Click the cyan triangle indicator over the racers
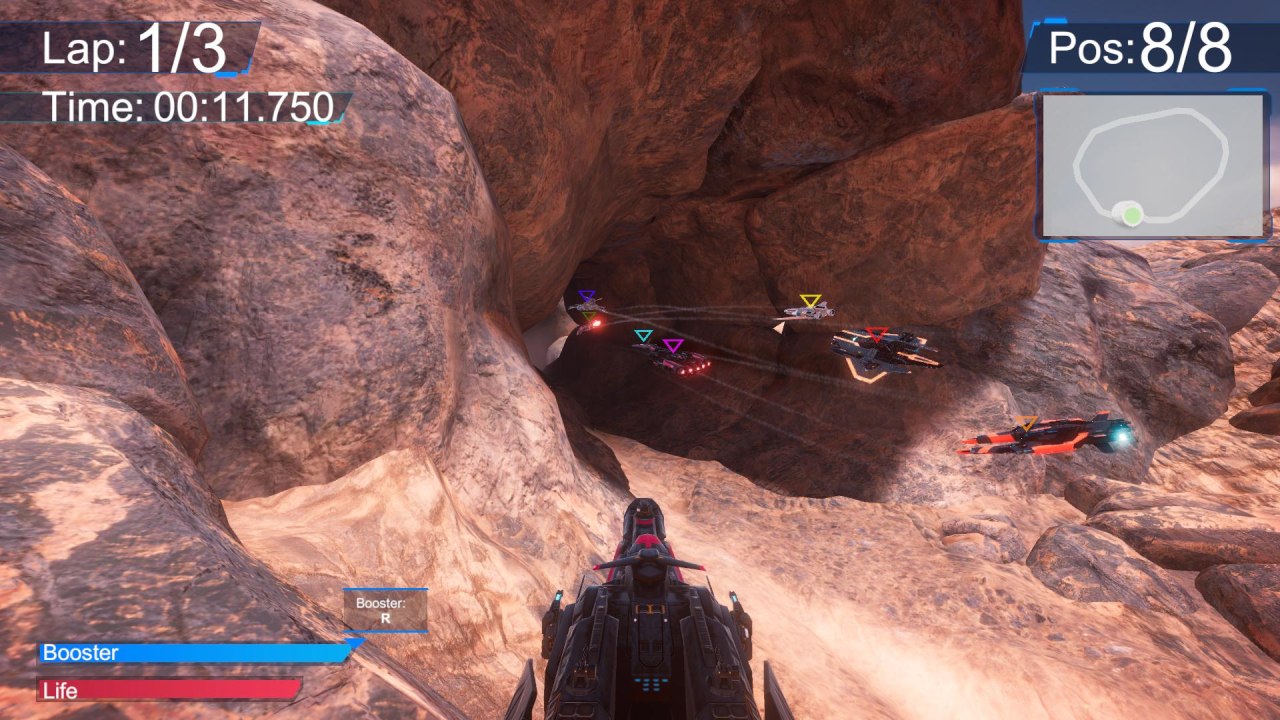 click(x=644, y=334)
